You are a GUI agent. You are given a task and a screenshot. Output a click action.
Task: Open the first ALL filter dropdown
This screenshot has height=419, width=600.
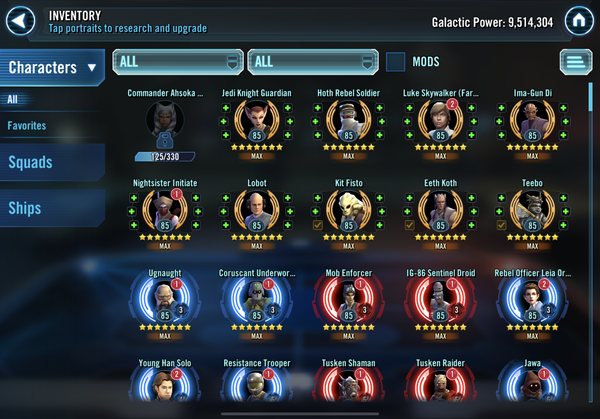178,62
